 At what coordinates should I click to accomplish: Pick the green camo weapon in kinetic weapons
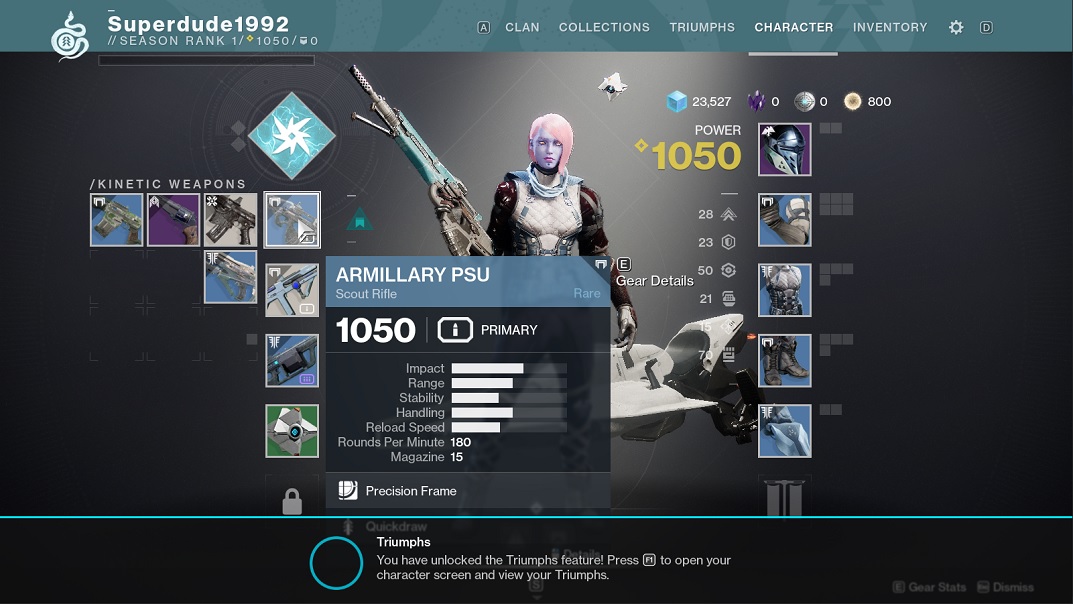(116, 220)
